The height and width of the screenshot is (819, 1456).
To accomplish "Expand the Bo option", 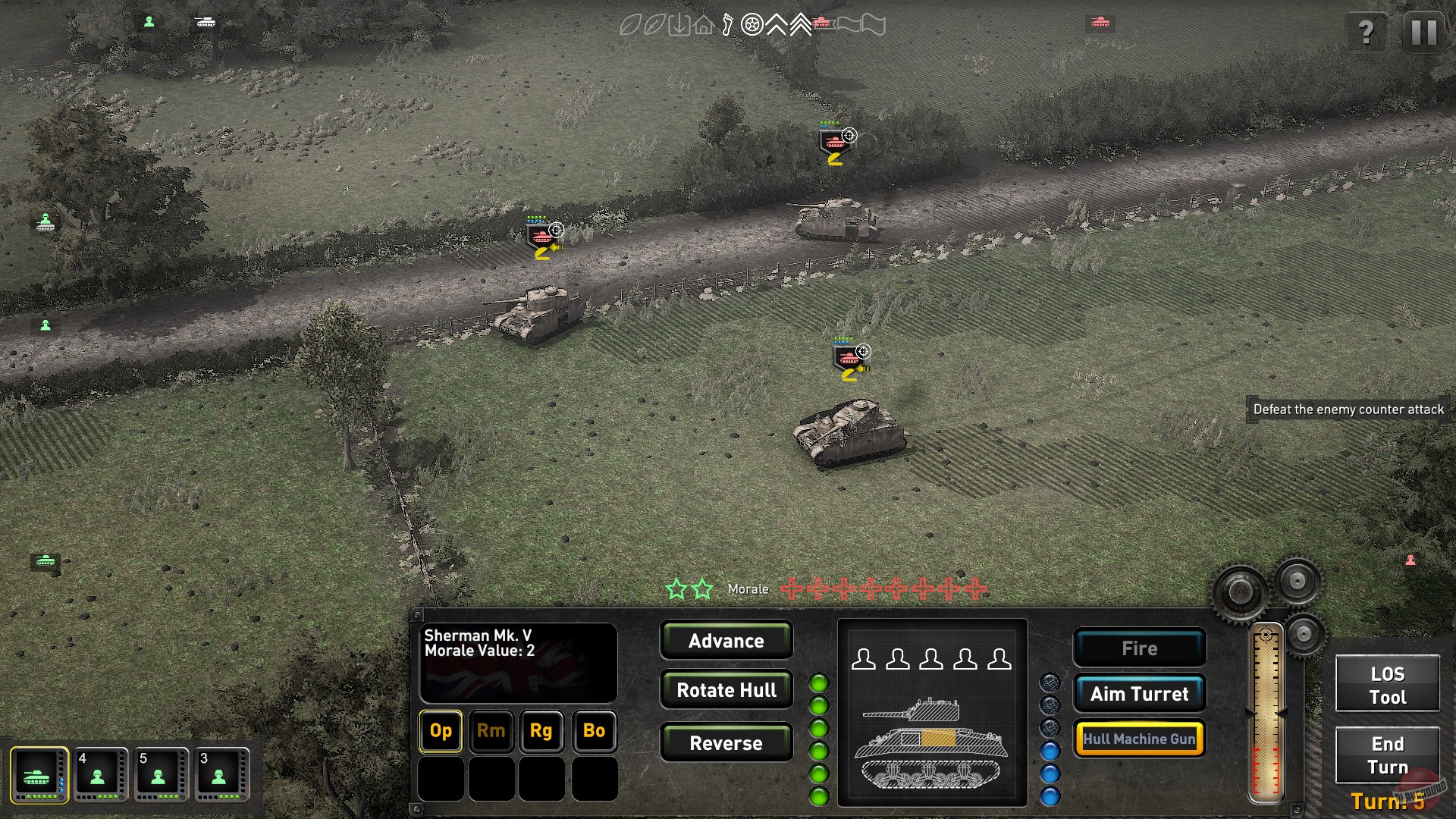I will [593, 731].
